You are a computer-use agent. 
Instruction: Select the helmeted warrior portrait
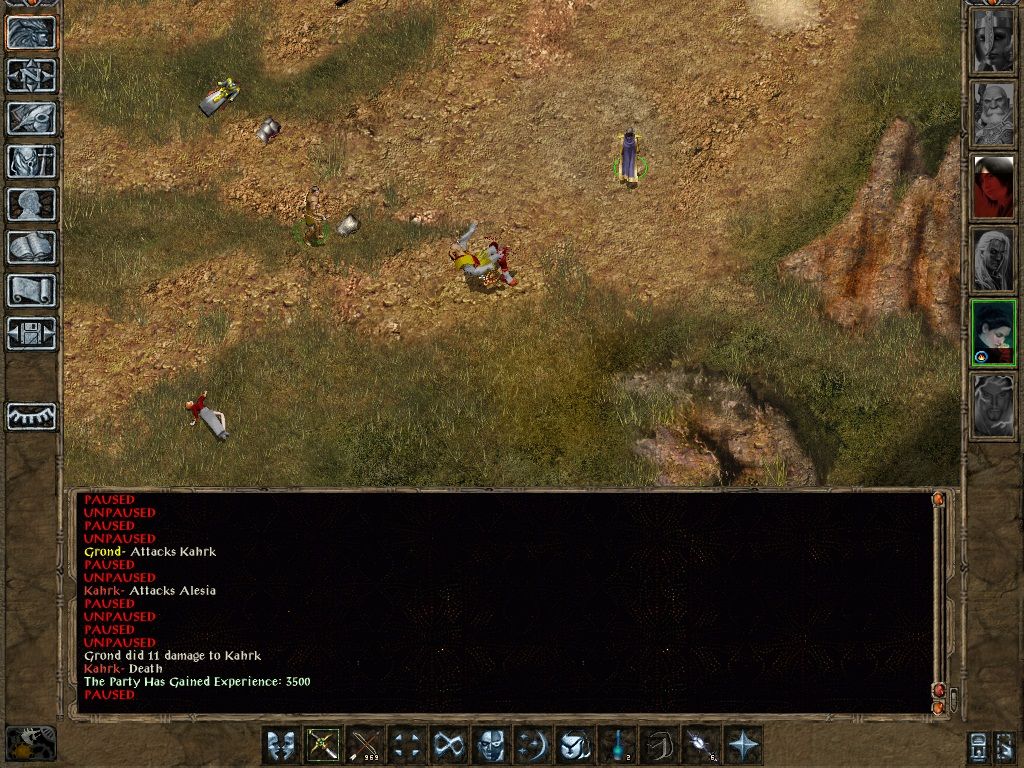tap(994, 42)
